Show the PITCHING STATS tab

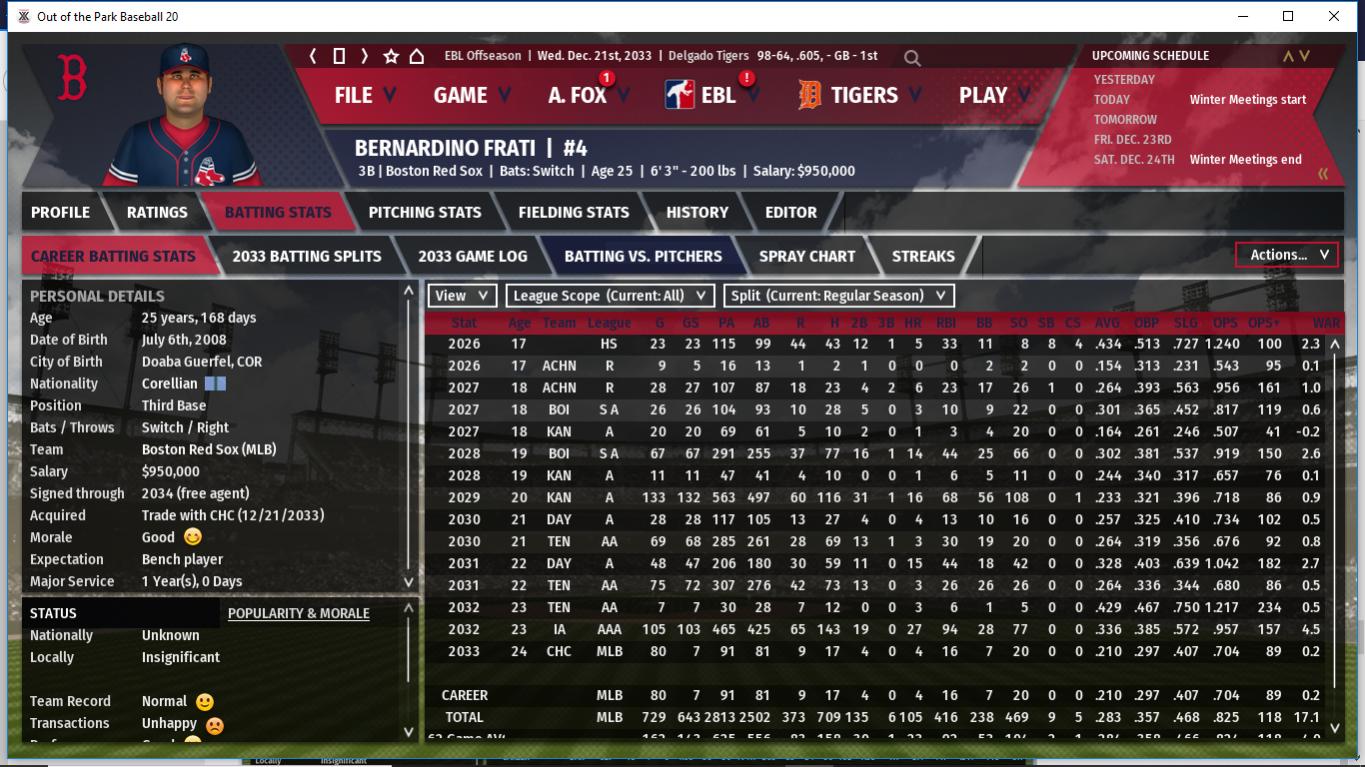424,212
